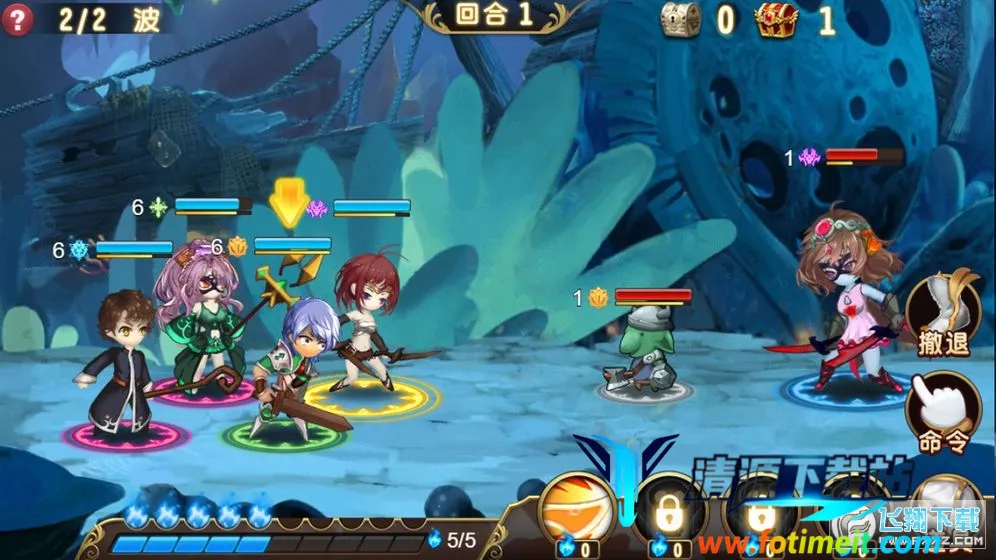This screenshot has width=996, height=560.
Task: Target the zombie girl enemy with red blade
Action: [846, 300]
